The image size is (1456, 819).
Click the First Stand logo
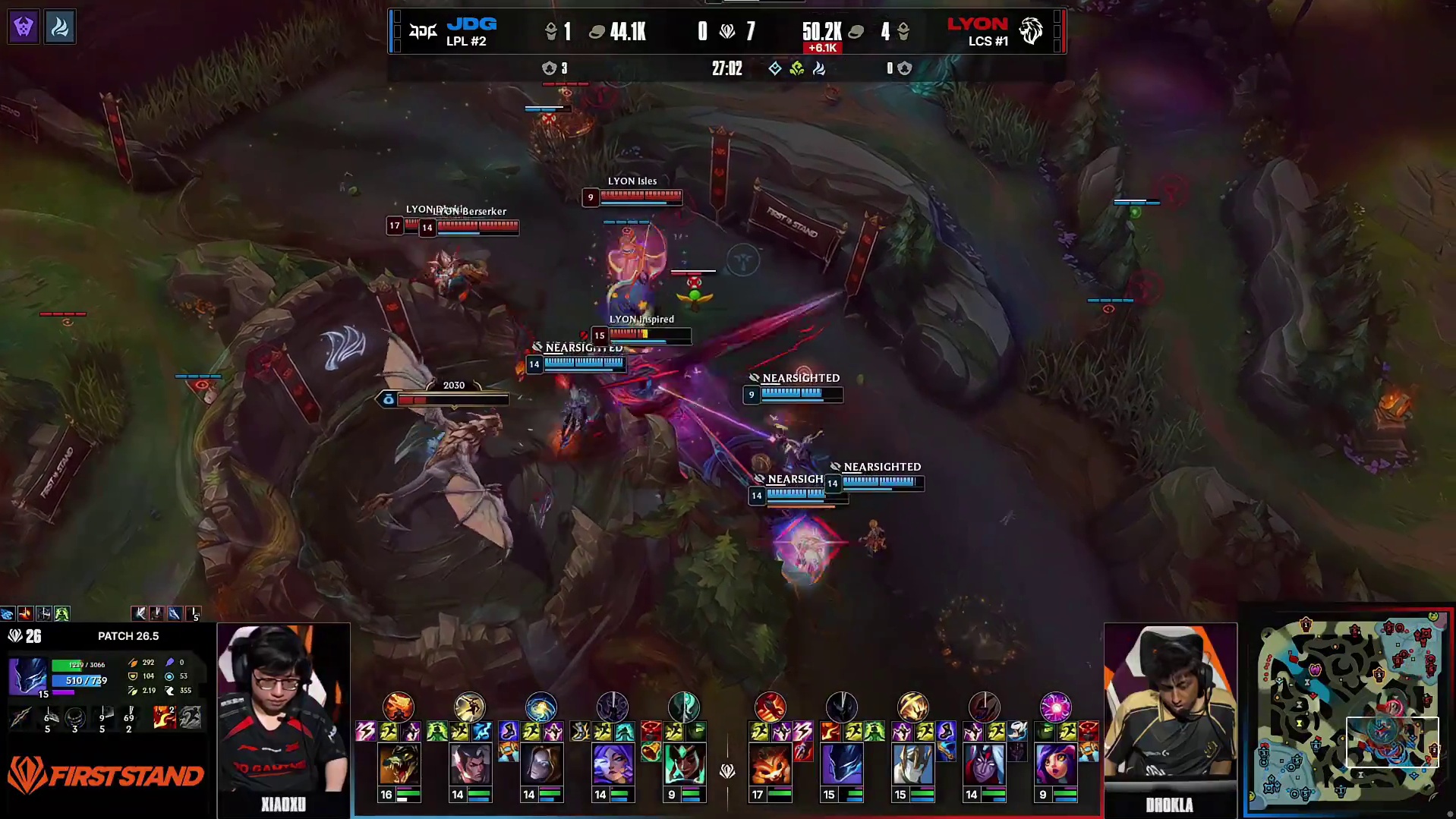point(106,775)
